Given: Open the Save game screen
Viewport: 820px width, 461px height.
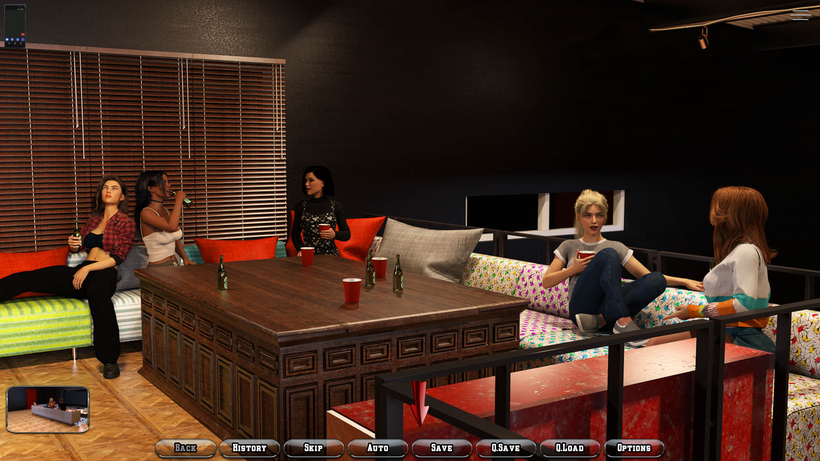Looking at the screenshot, I should tap(441, 448).
